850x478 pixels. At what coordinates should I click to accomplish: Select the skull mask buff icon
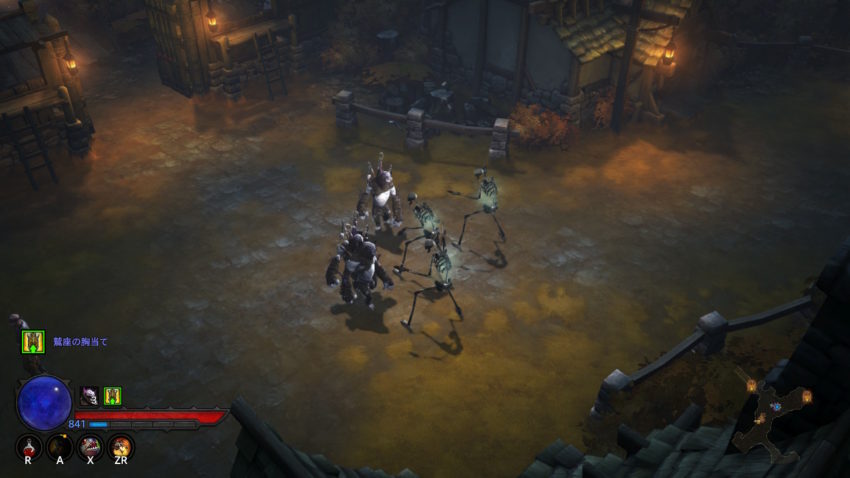click(89, 396)
